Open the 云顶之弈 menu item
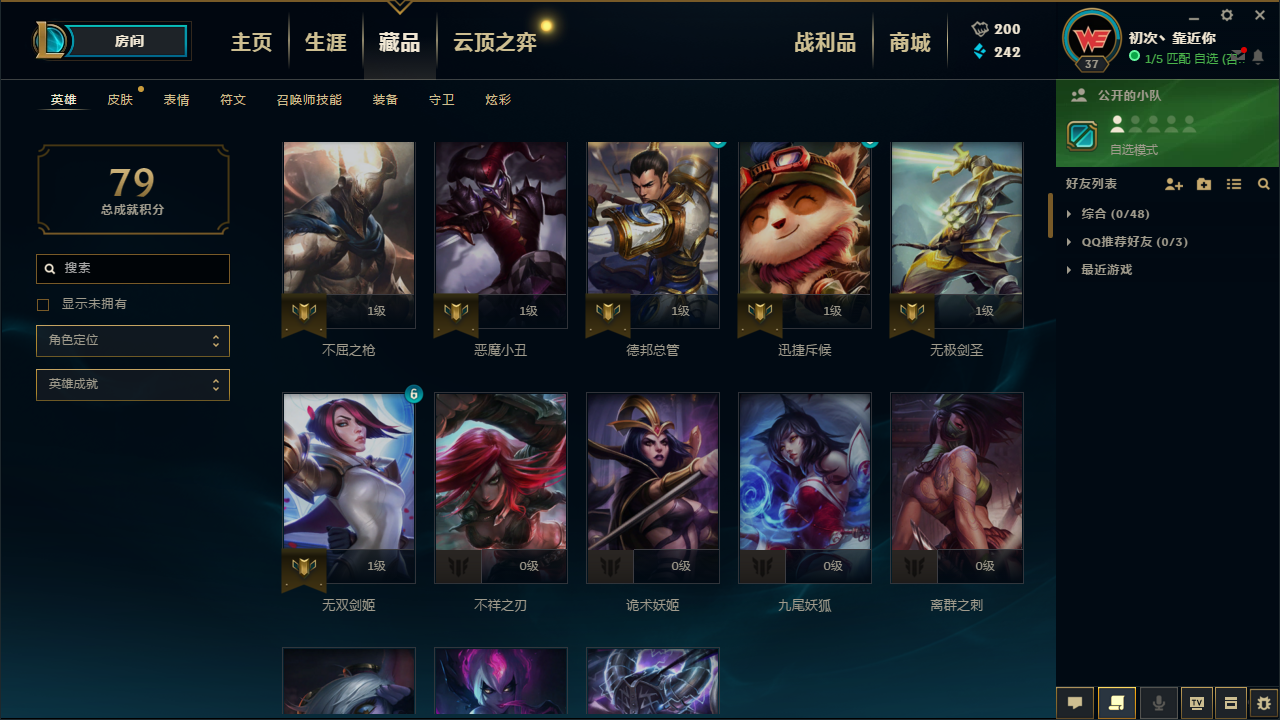This screenshot has width=1280, height=720. [x=494, y=41]
